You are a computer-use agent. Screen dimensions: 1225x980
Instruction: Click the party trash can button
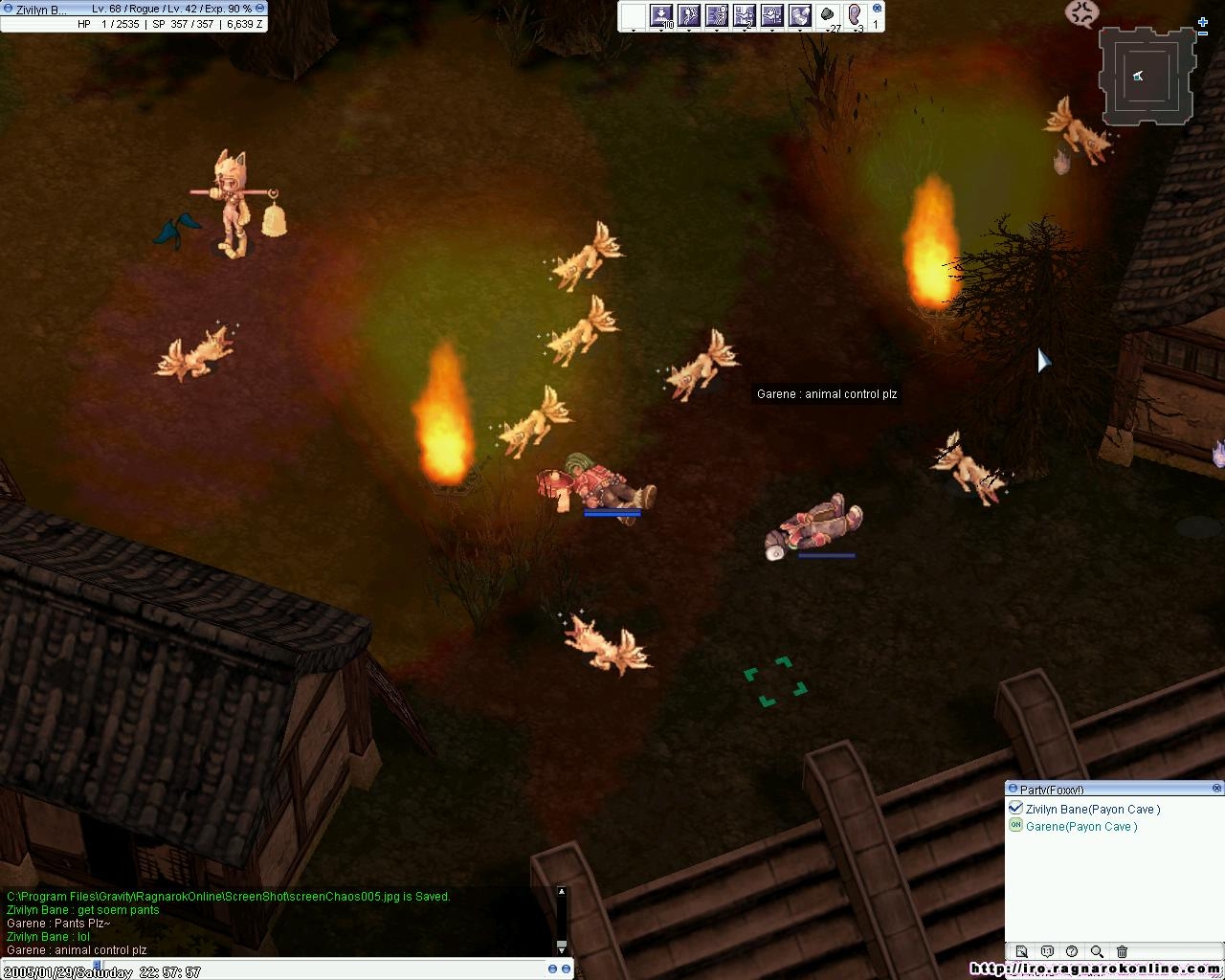click(x=1122, y=951)
